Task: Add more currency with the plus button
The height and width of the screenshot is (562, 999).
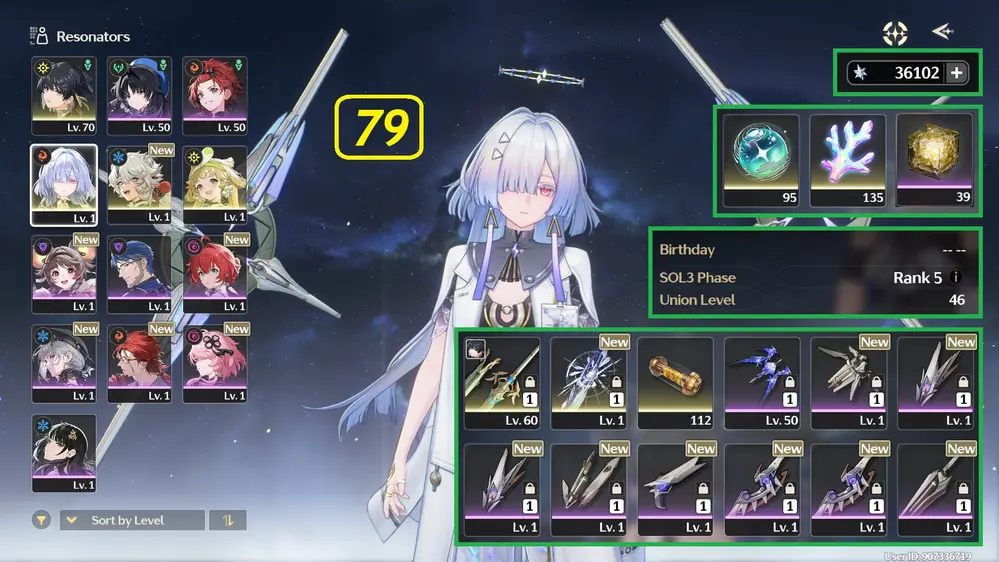Action: (956, 73)
